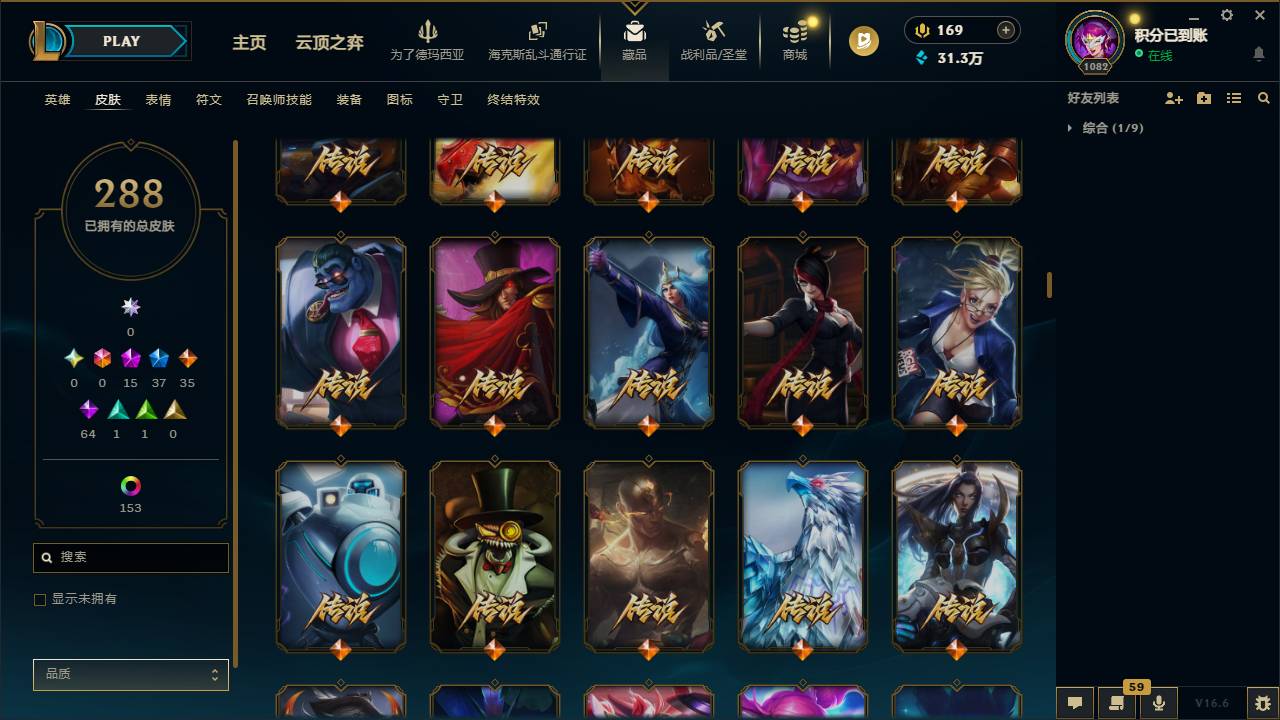Click the 主页 menu item

[248, 43]
